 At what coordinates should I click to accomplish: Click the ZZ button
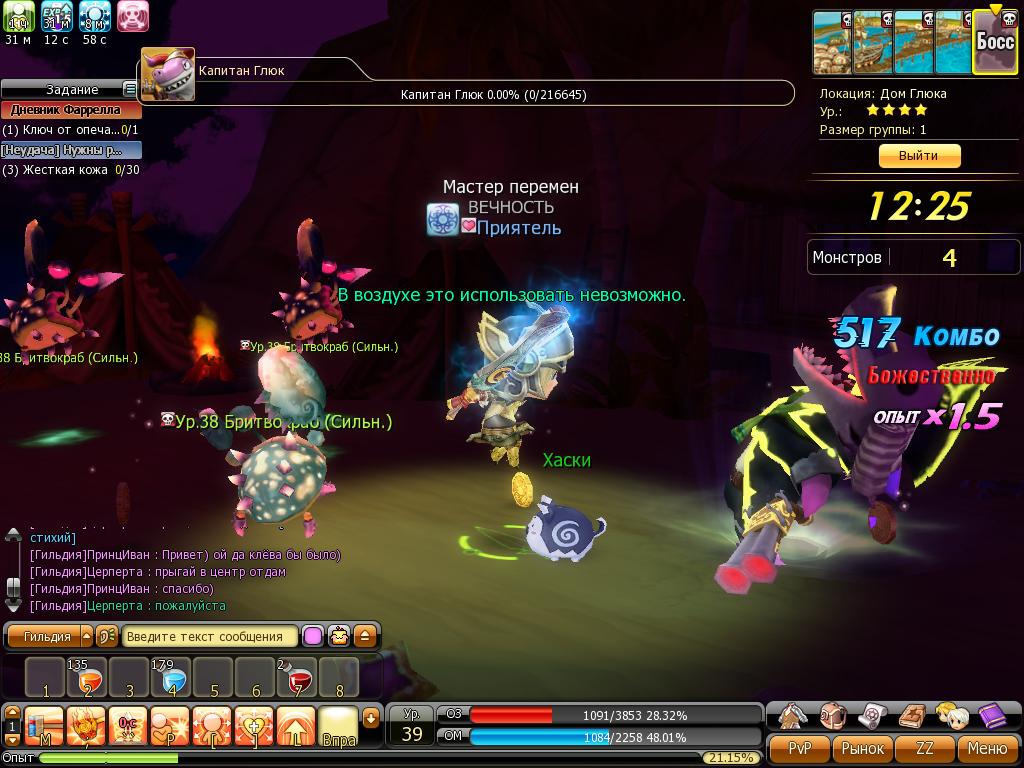(925, 748)
